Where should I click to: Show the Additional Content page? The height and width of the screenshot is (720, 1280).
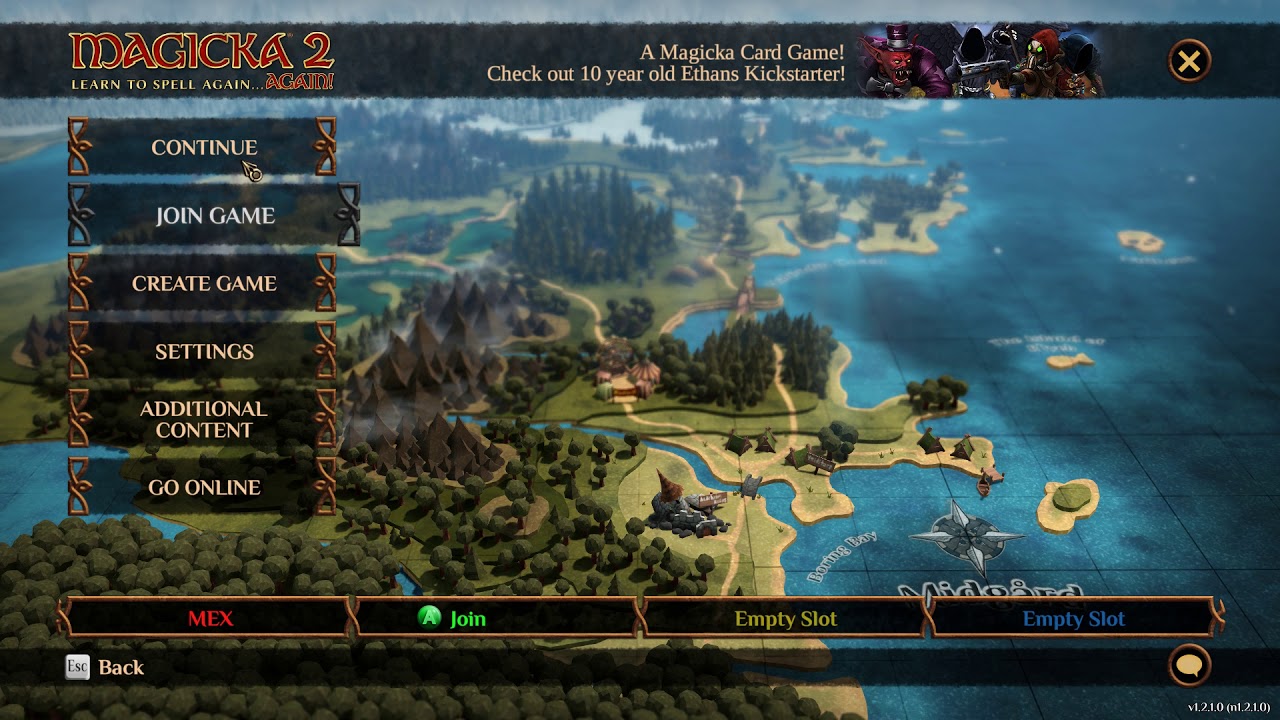pyautogui.click(x=203, y=419)
